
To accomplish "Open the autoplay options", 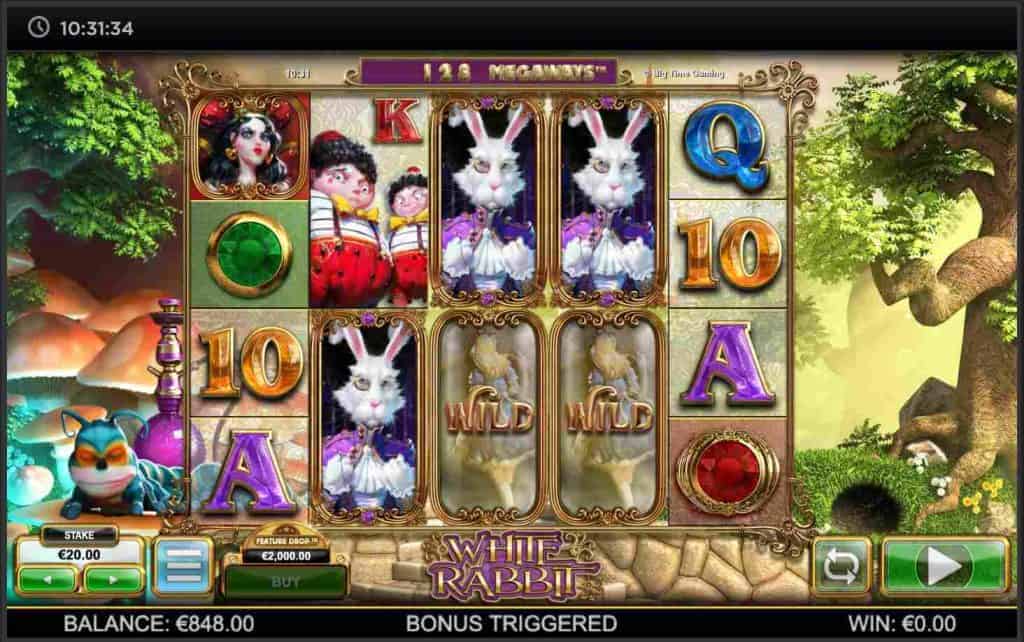I will pos(841,567).
